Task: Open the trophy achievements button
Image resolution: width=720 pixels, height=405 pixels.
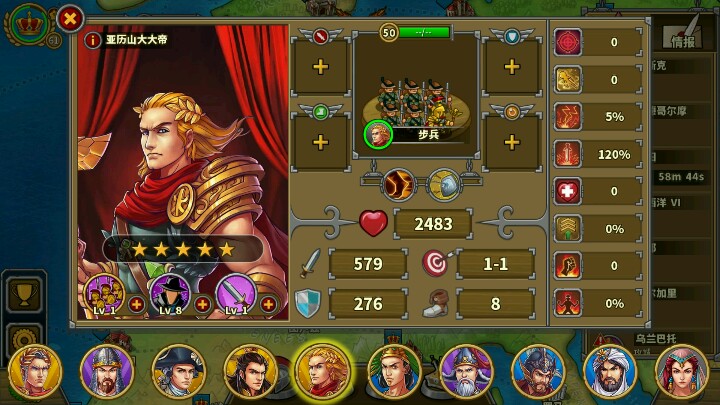Action: pyautogui.click(x=22, y=295)
